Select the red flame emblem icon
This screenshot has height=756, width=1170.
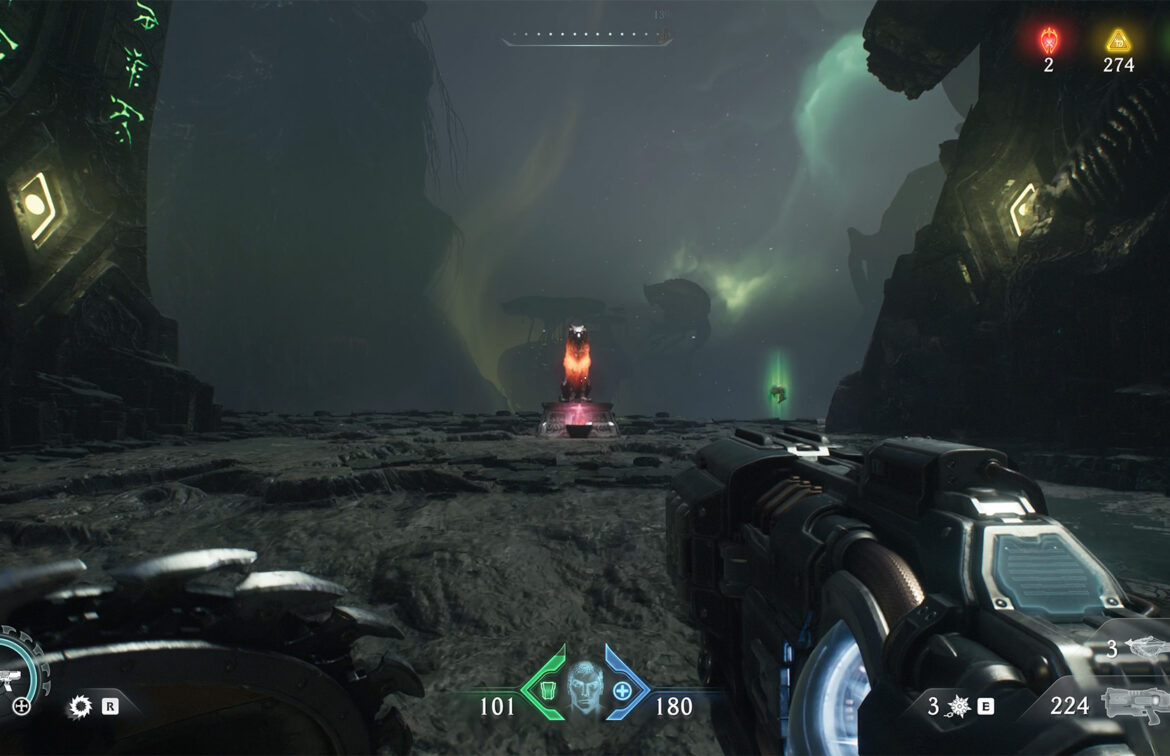point(1048,40)
